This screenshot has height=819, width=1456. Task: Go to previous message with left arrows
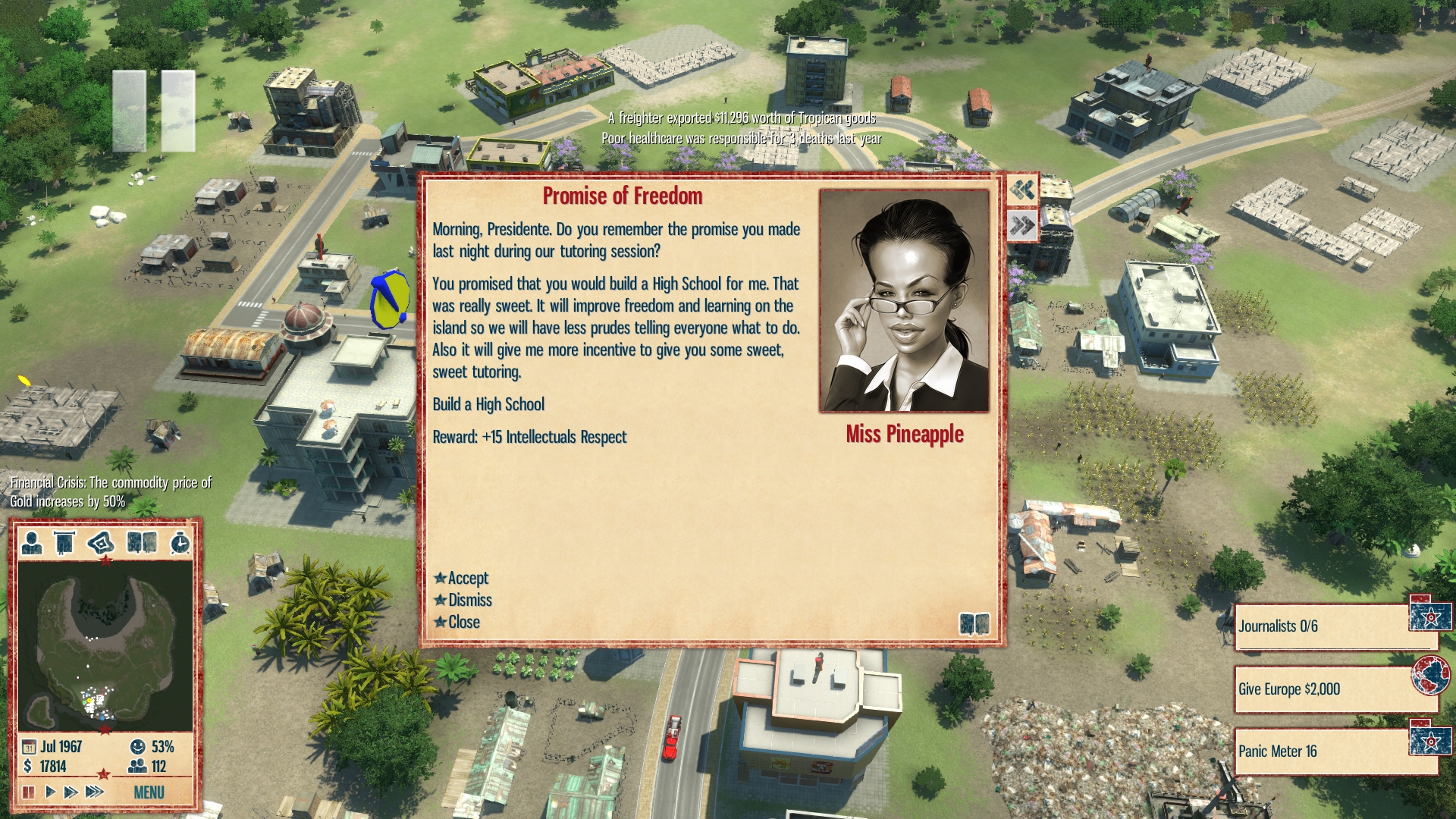point(1022,190)
